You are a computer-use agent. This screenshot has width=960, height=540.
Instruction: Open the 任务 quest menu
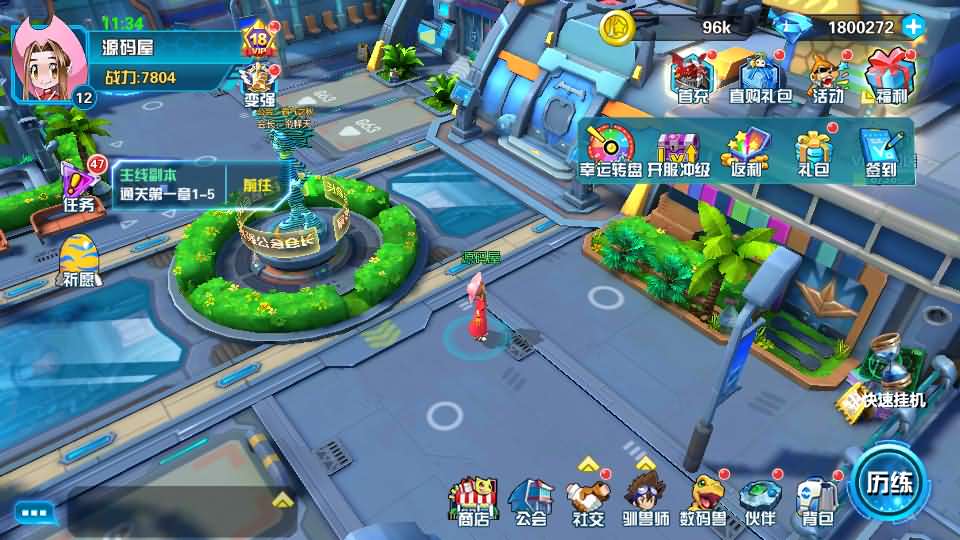click(x=78, y=187)
